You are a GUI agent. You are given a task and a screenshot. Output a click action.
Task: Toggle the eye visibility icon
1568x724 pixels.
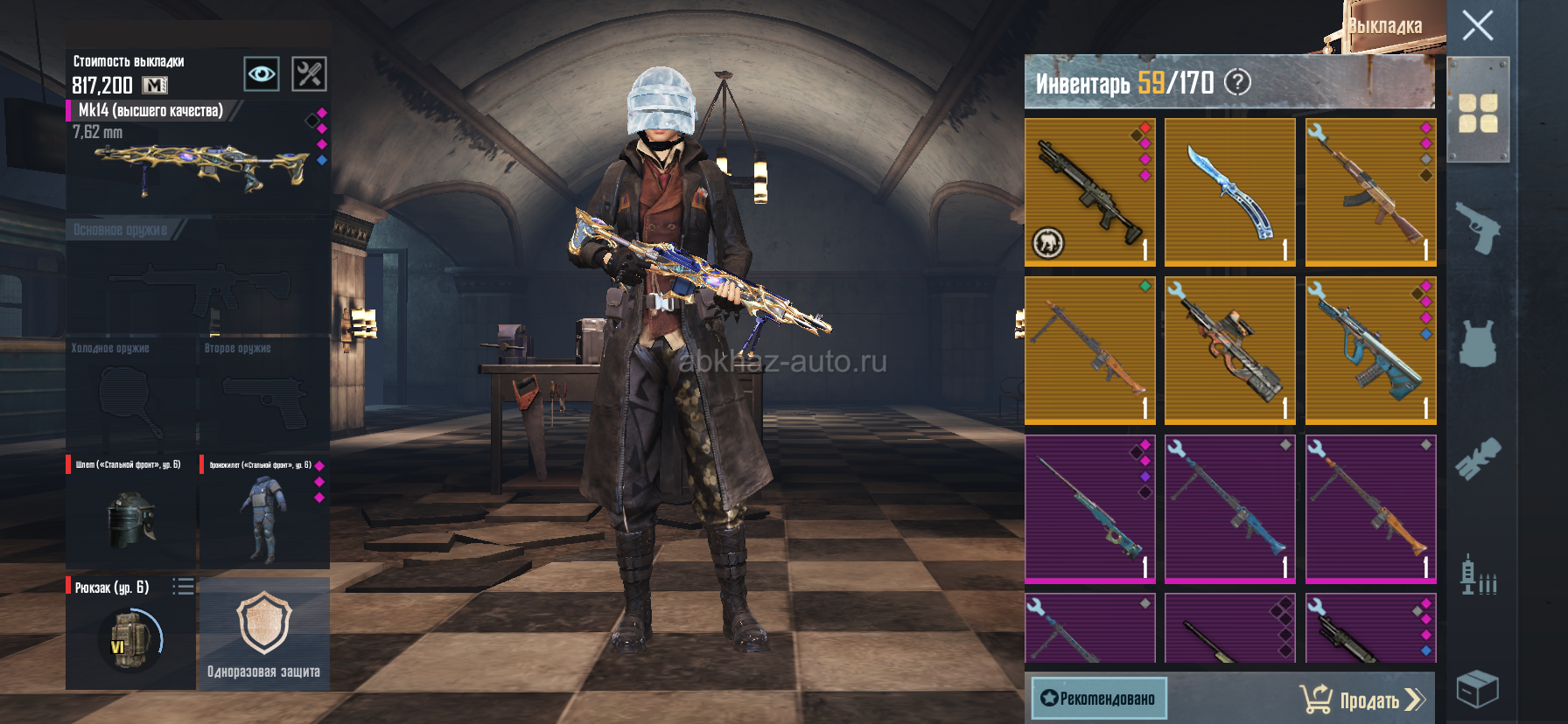click(262, 74)
